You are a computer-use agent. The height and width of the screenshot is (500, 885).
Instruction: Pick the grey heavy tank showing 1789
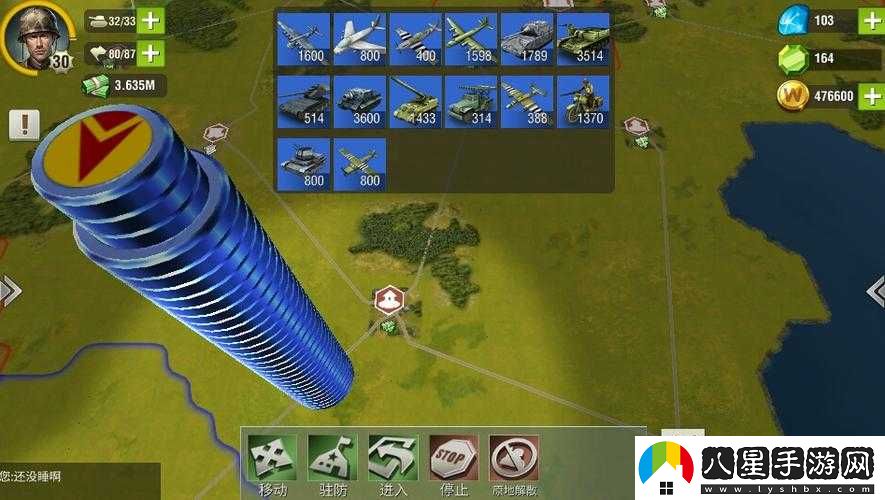(527, 39)
